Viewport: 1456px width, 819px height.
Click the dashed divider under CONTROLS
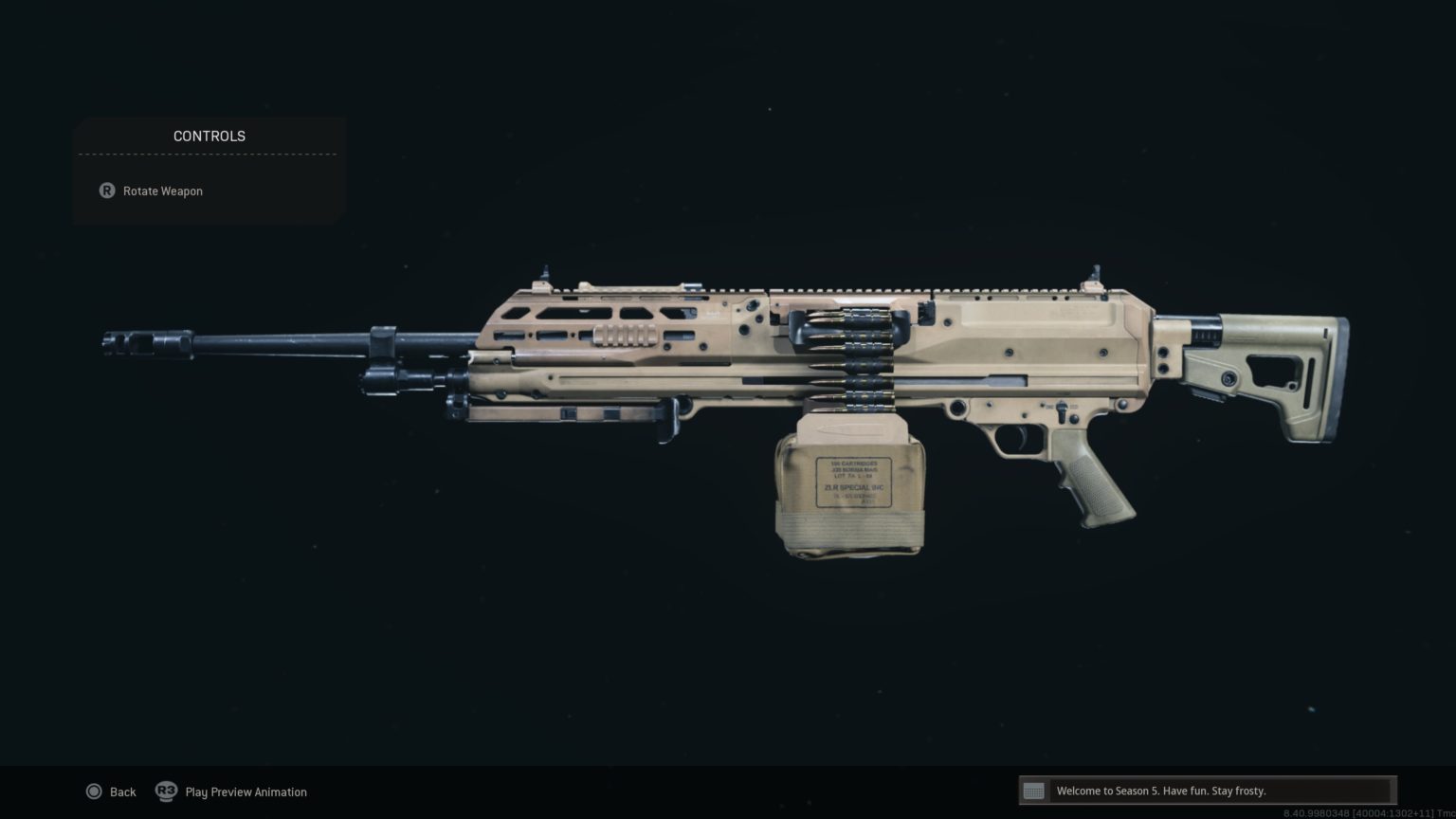pos(209,155)
